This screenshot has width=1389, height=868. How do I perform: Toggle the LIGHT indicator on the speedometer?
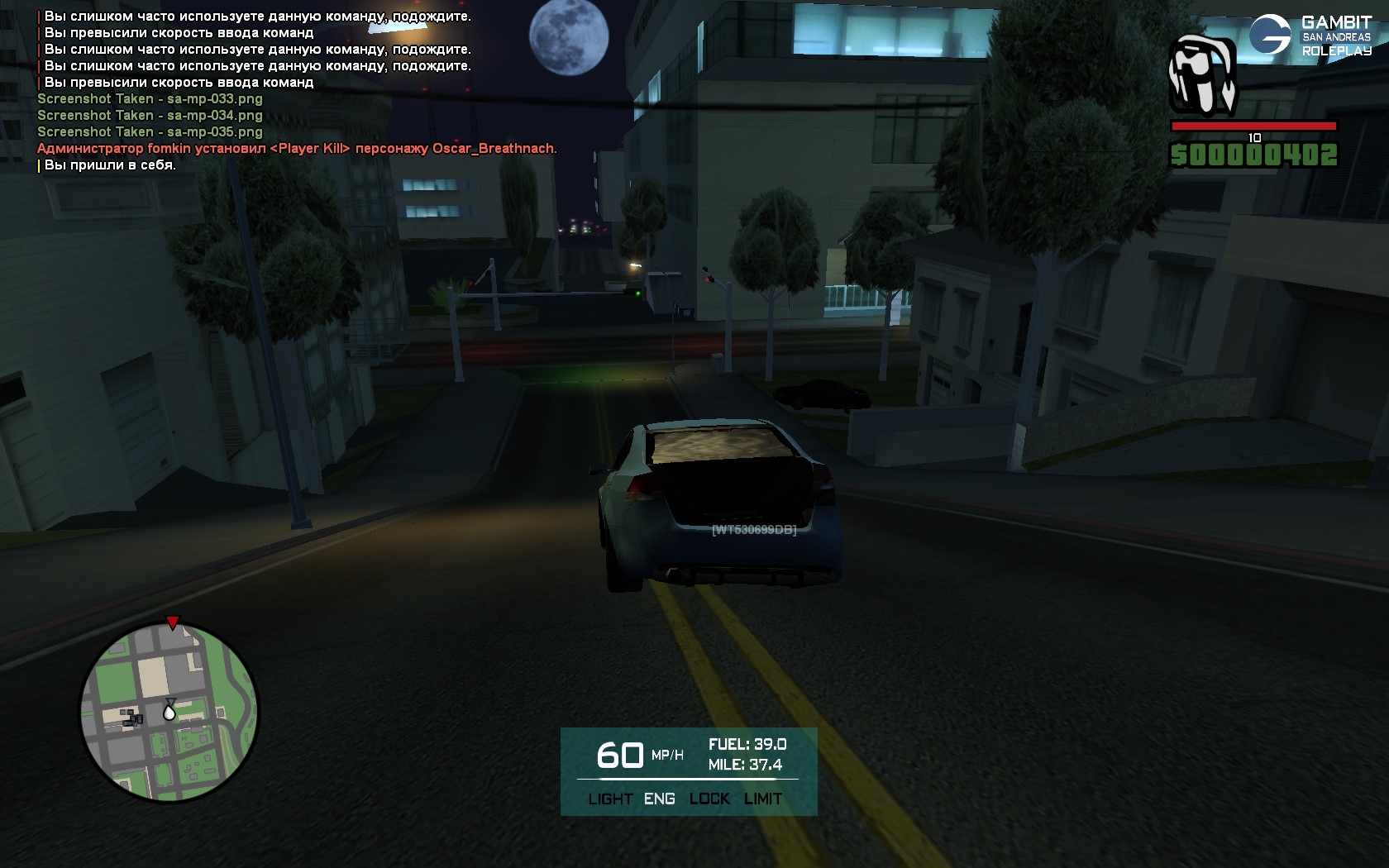(x=610, y=799)
